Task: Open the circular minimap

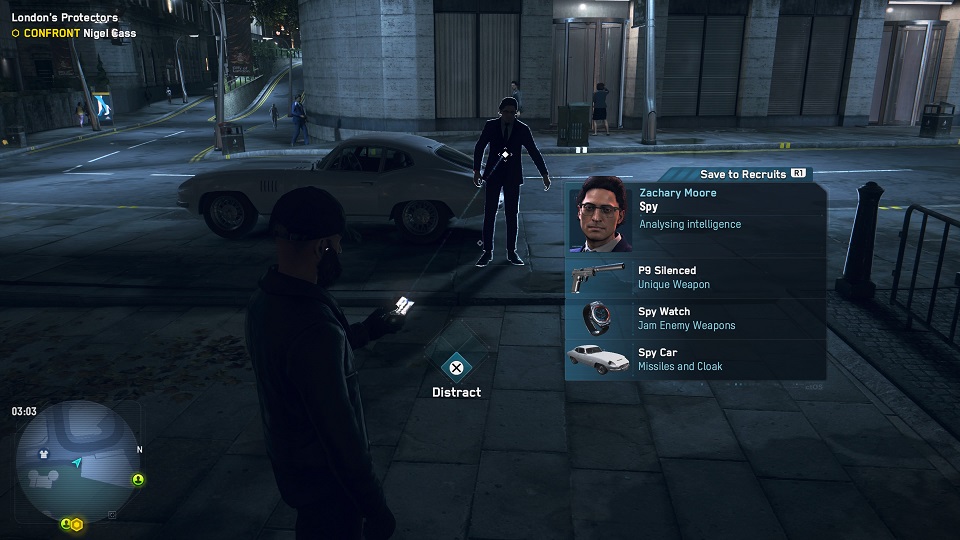Action: pyautogui.click(x=77, y=462)
